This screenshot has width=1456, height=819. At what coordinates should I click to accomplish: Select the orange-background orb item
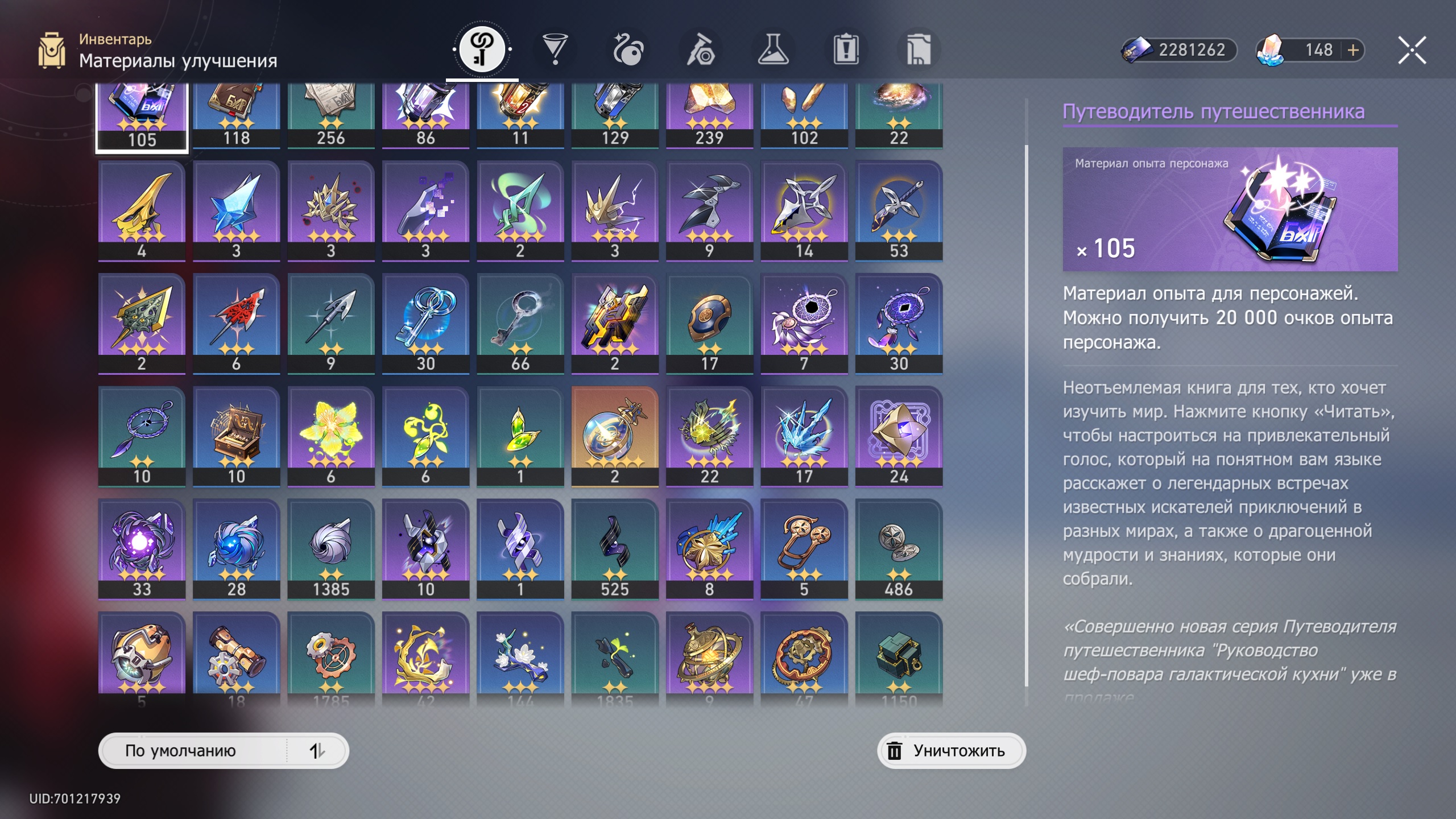pyautogui.click(x=615, y=436)
